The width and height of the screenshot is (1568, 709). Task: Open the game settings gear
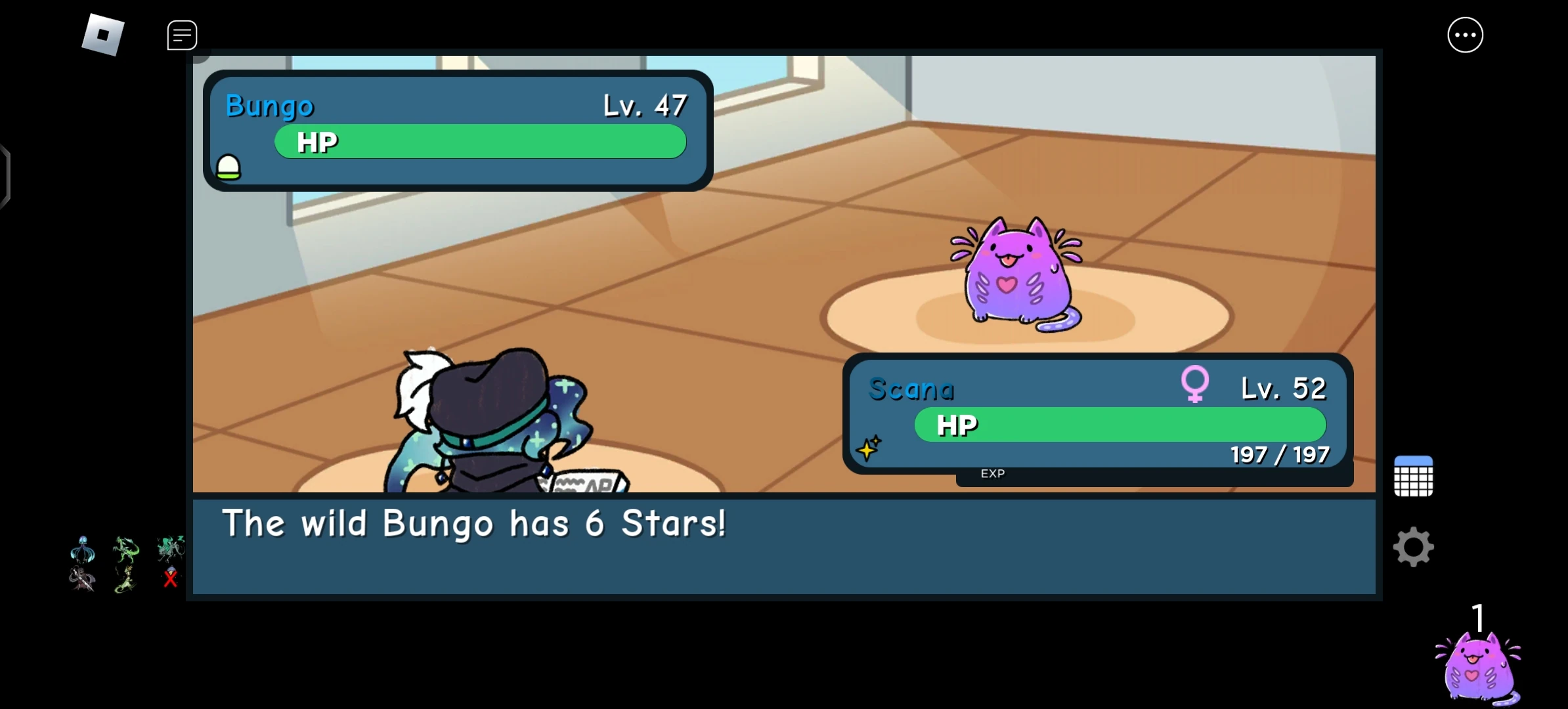click(x=1413, y=546)
